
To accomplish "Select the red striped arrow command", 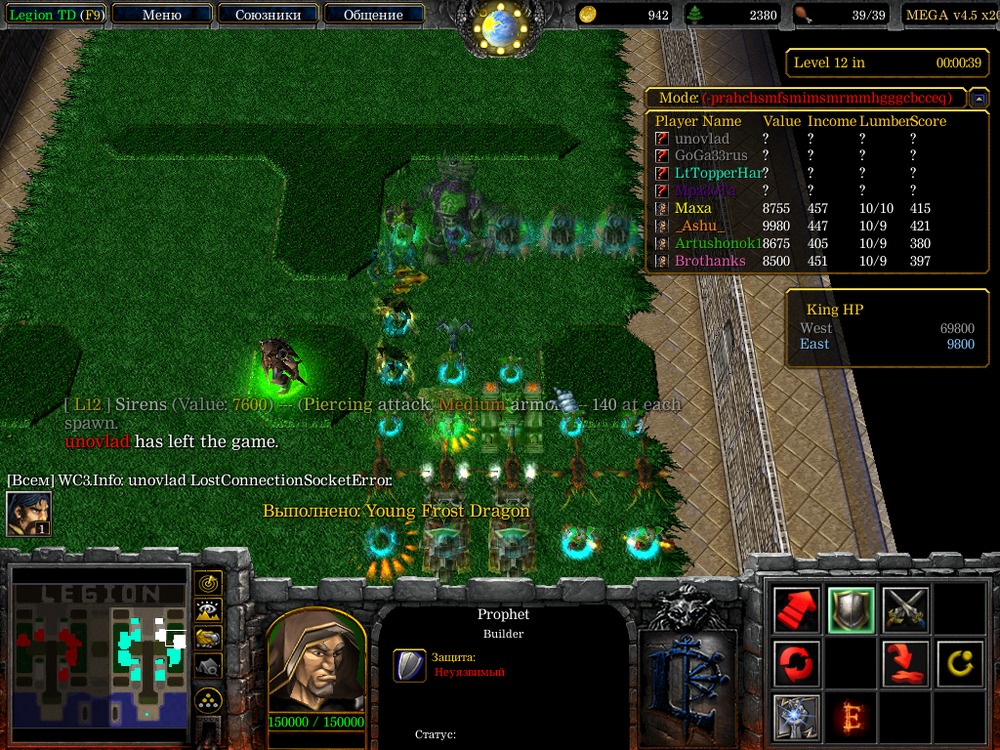I will pyautogui.click(x=797, y=609).
